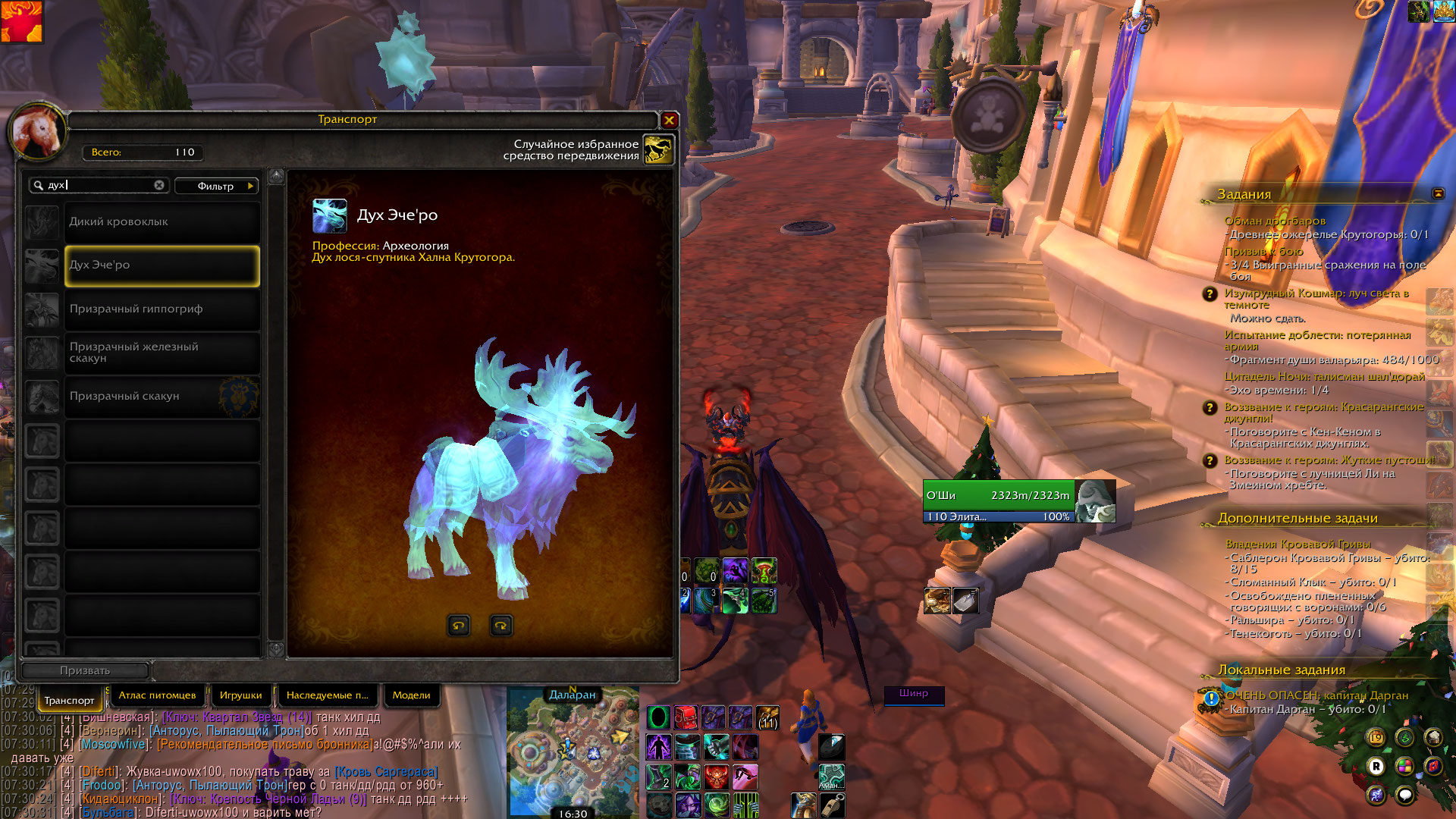Rotate mount model right
Image resolution: width=1456 pixels, height=819 pixels.
click(500, 626)
